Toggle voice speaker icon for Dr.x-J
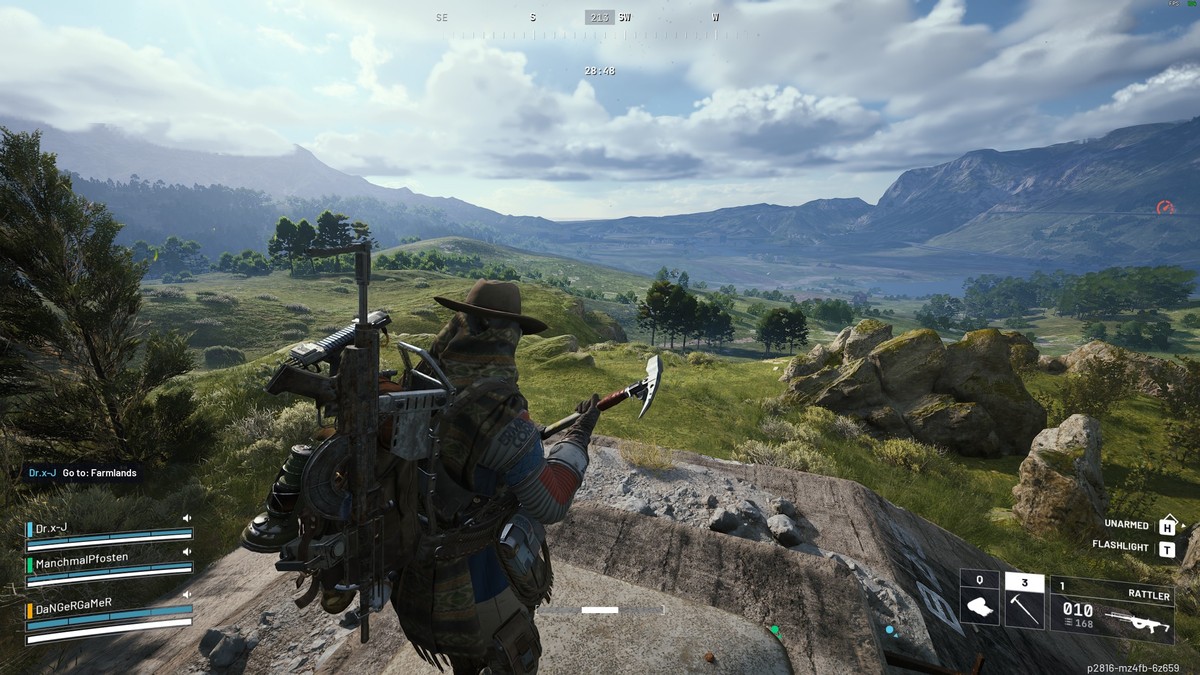Image resolution: width=1200 pixels, height=675 pixels. point(186,518)
